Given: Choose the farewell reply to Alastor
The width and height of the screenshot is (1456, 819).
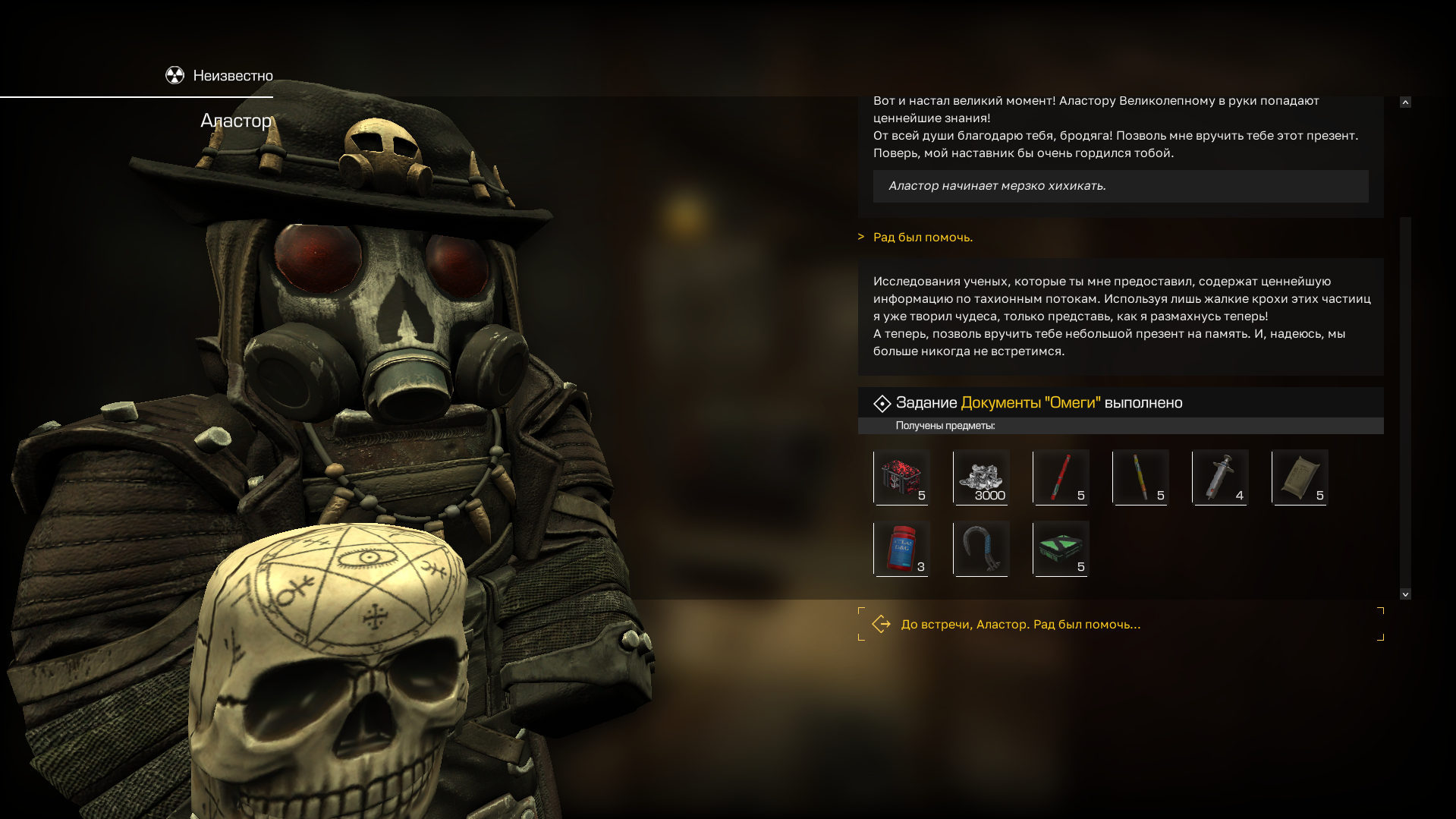Looking at the screenshot, I should 1020,624.
